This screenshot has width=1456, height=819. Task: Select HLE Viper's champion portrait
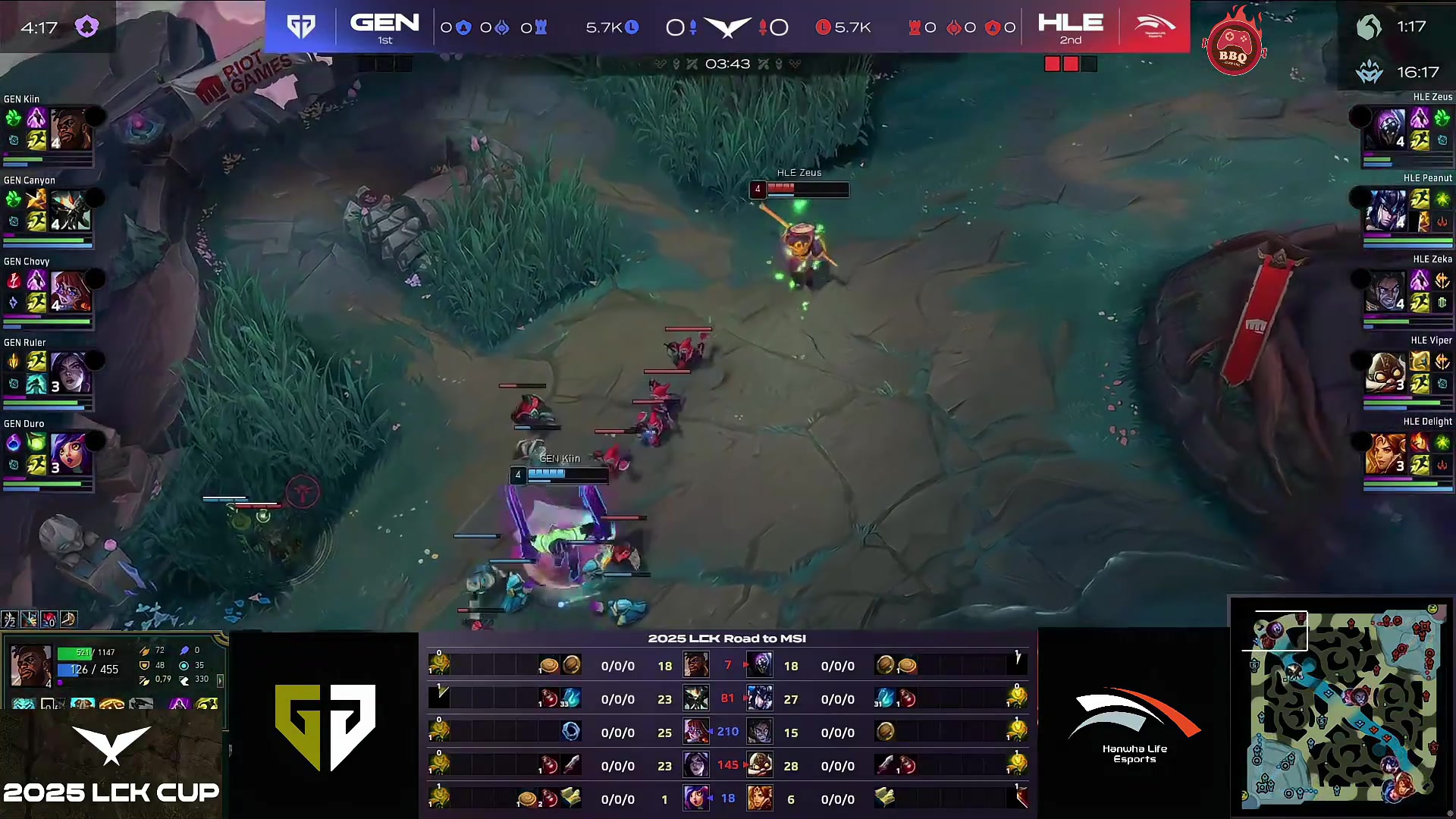coord(1385,372)
